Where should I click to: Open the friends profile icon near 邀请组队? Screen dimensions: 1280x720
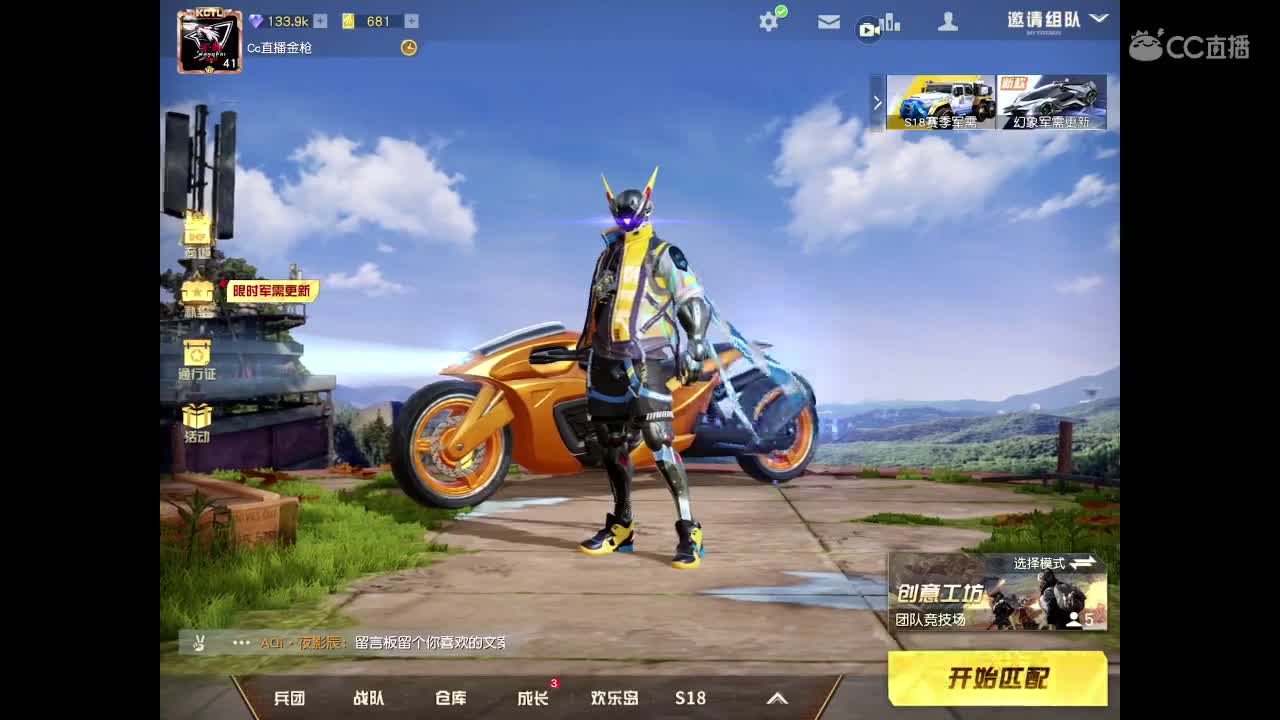click(947, 20)
